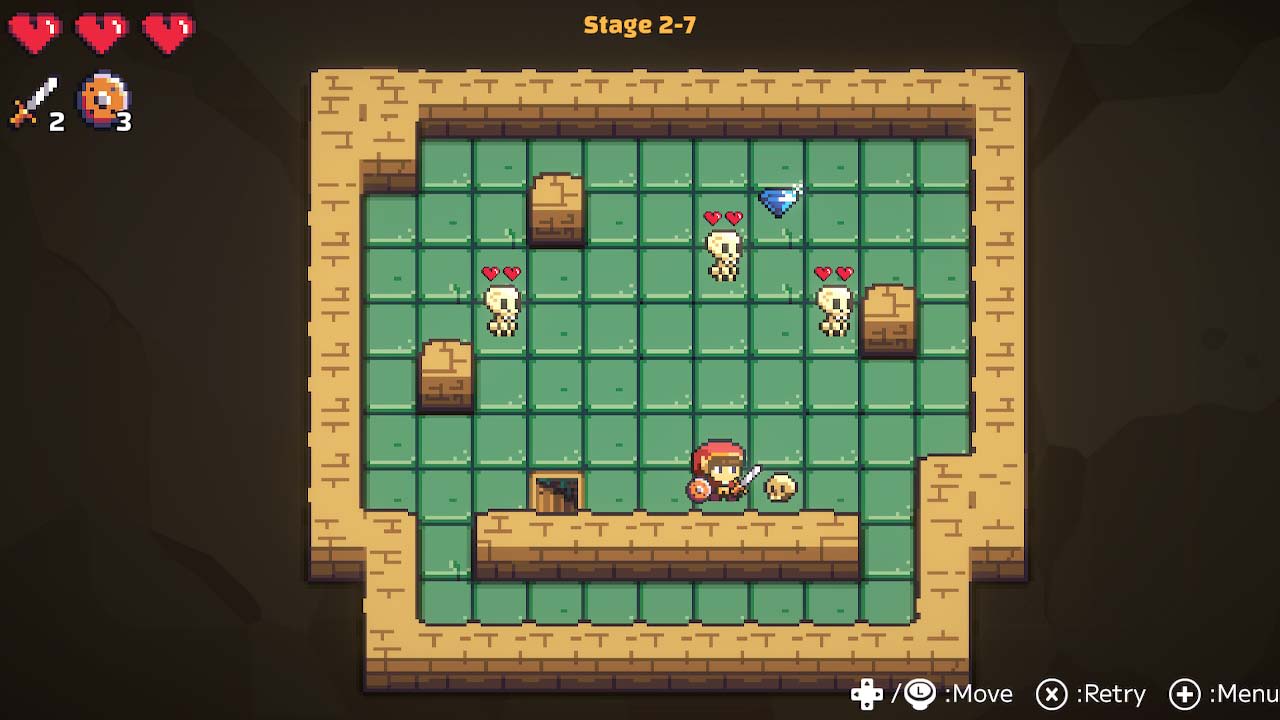Open the Menu via its bottom label
Image resolution: width=1280 pixels, height=720 pixels.
click(1243, 694)
